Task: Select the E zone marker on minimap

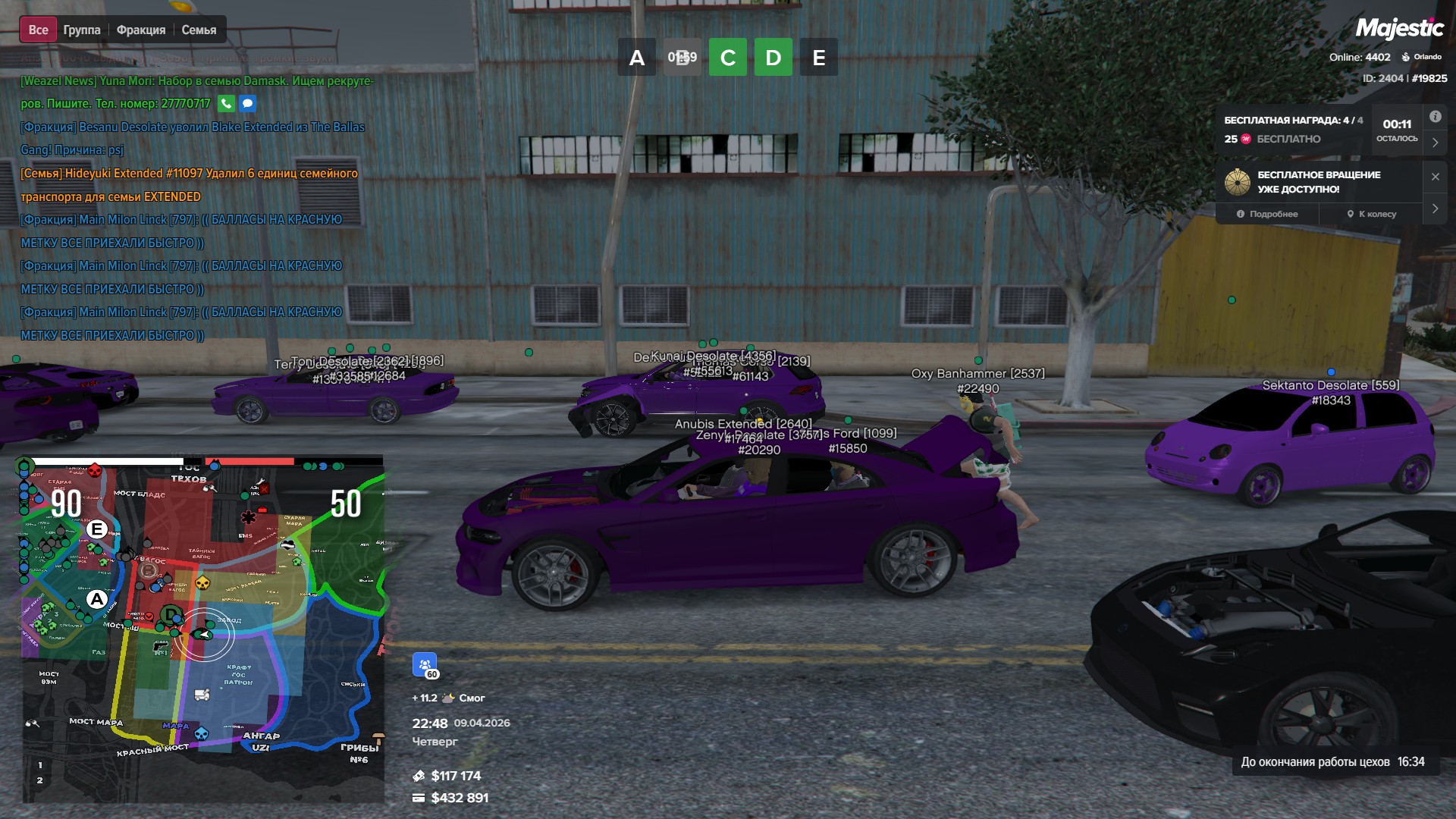Action: pyautogui.click(x=97, y=529)
